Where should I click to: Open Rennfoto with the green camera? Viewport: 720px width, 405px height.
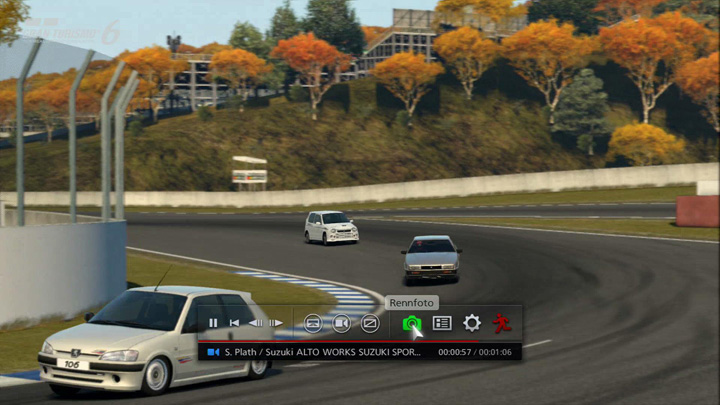(x=411, y=323)
